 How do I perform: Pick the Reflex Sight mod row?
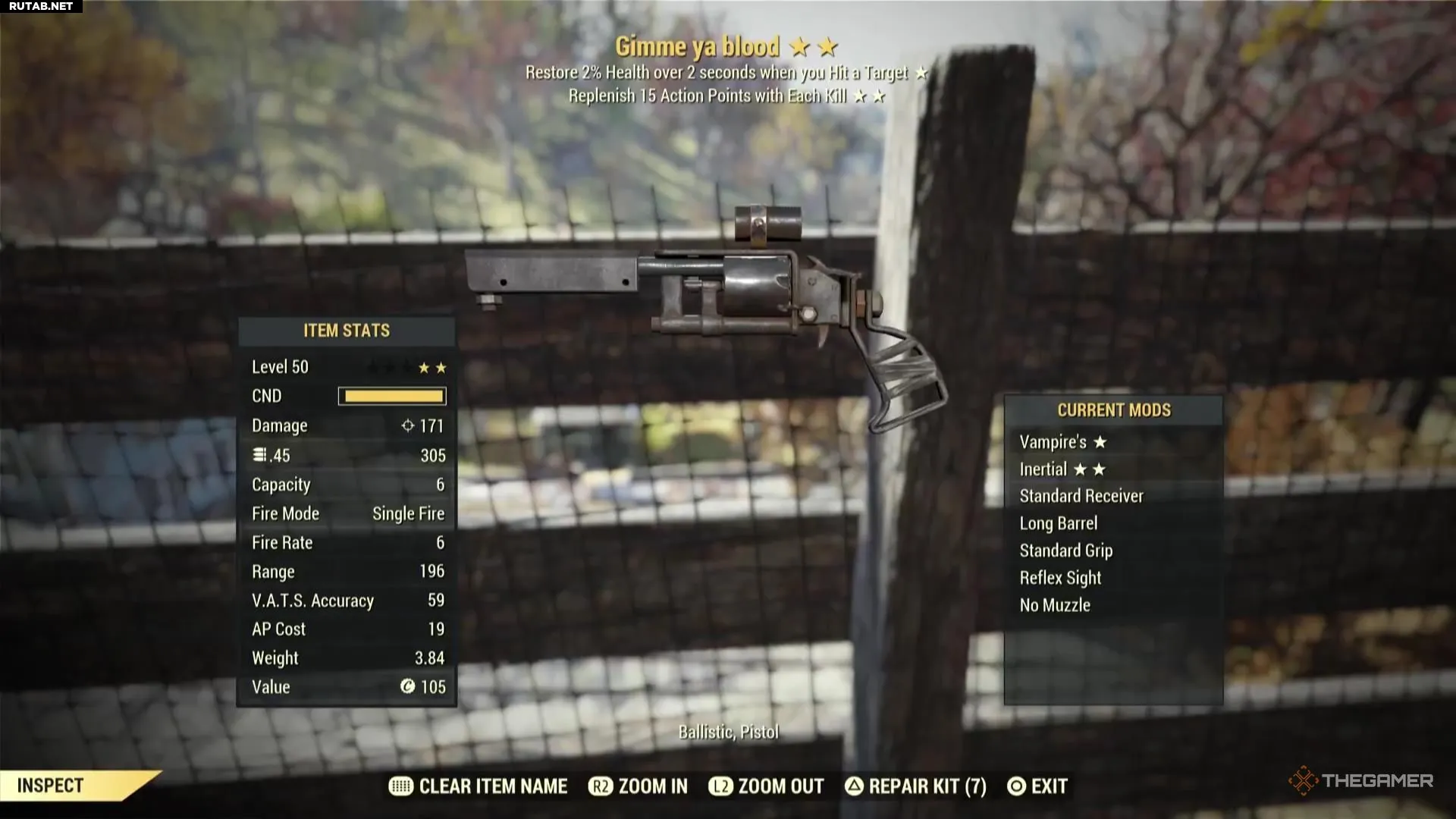tap(1060, 579)
